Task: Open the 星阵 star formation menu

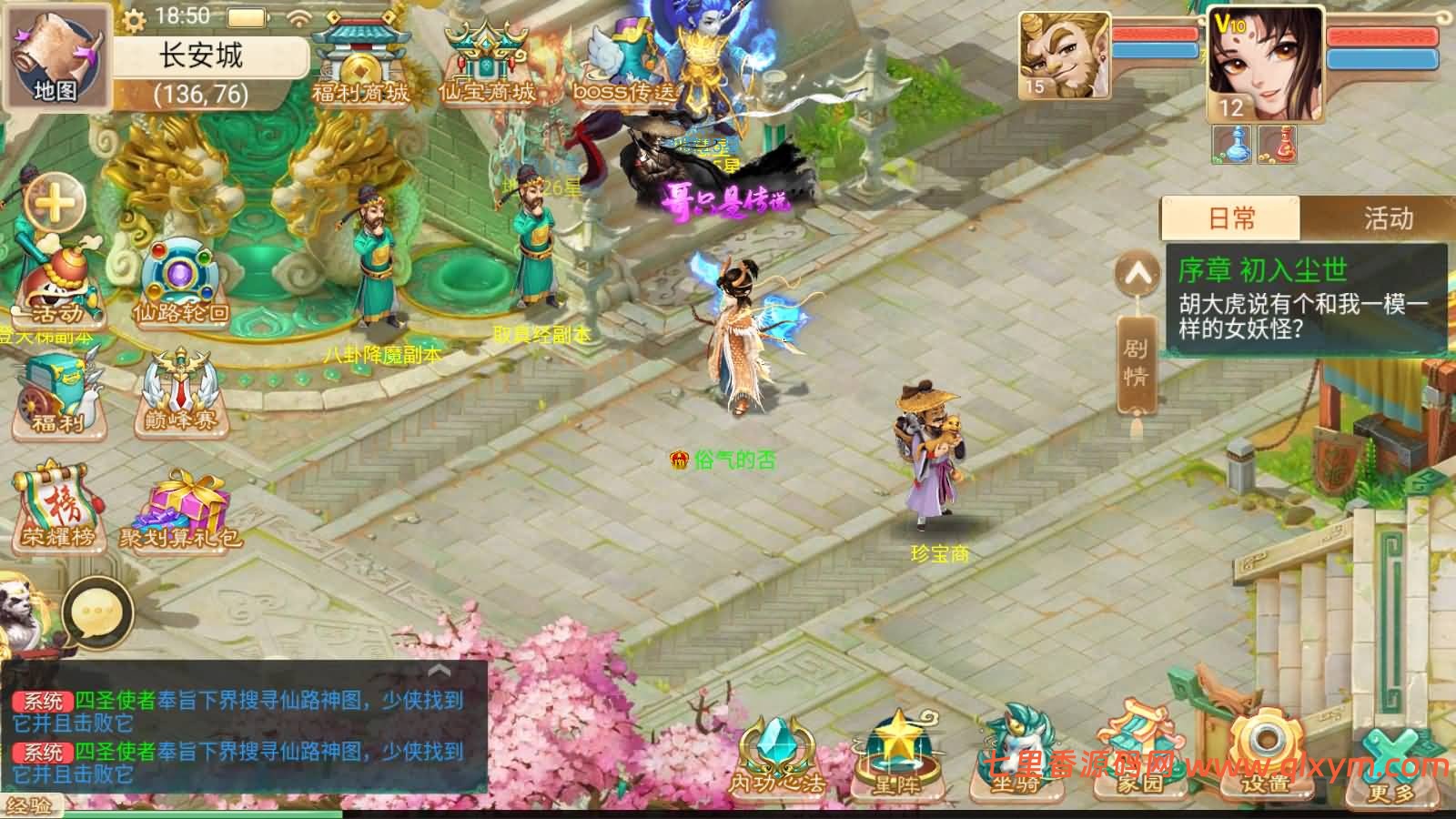Action: (896, 757)
